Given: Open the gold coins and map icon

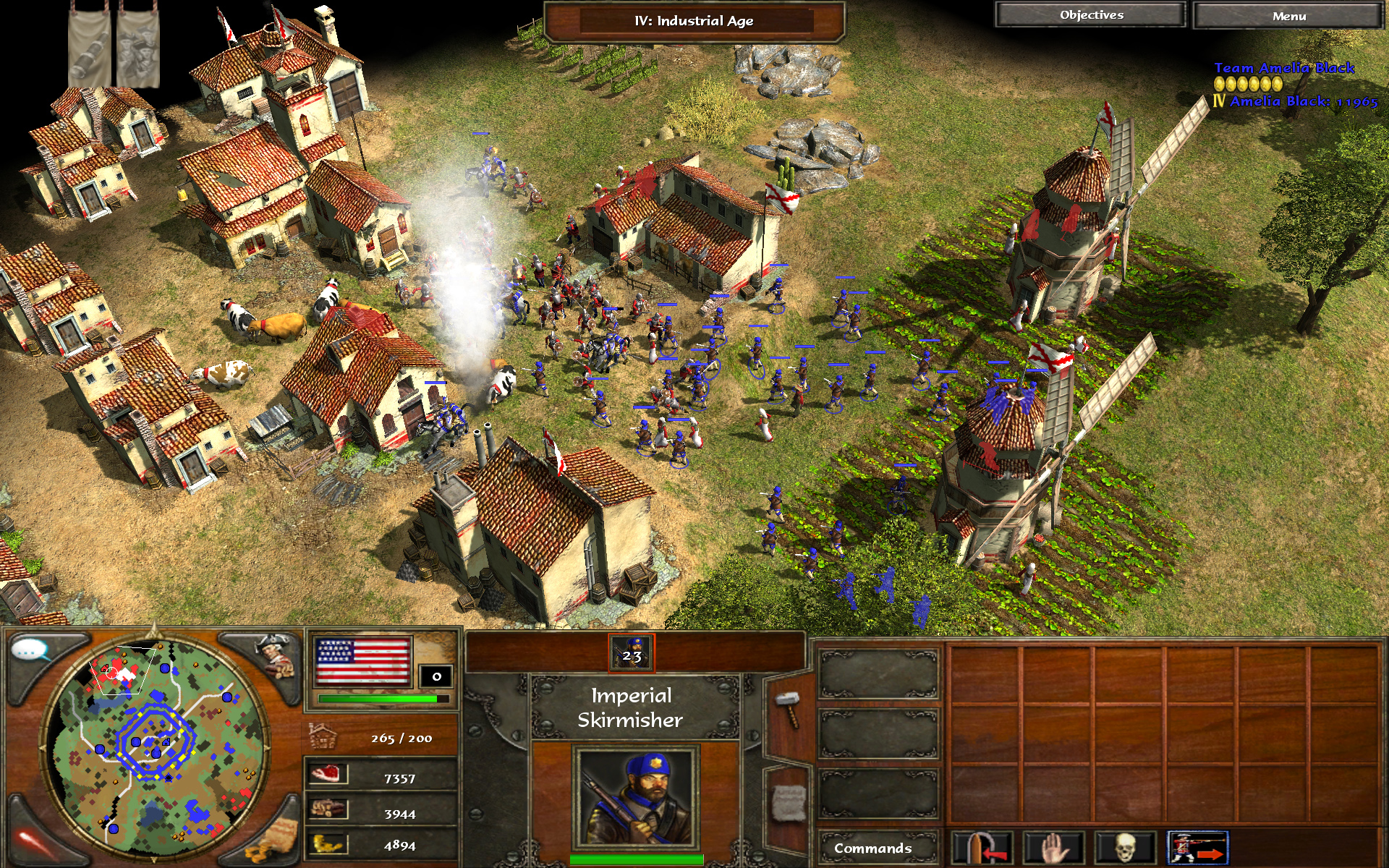Looking at the screenshot, I should (x=273, y=841).
